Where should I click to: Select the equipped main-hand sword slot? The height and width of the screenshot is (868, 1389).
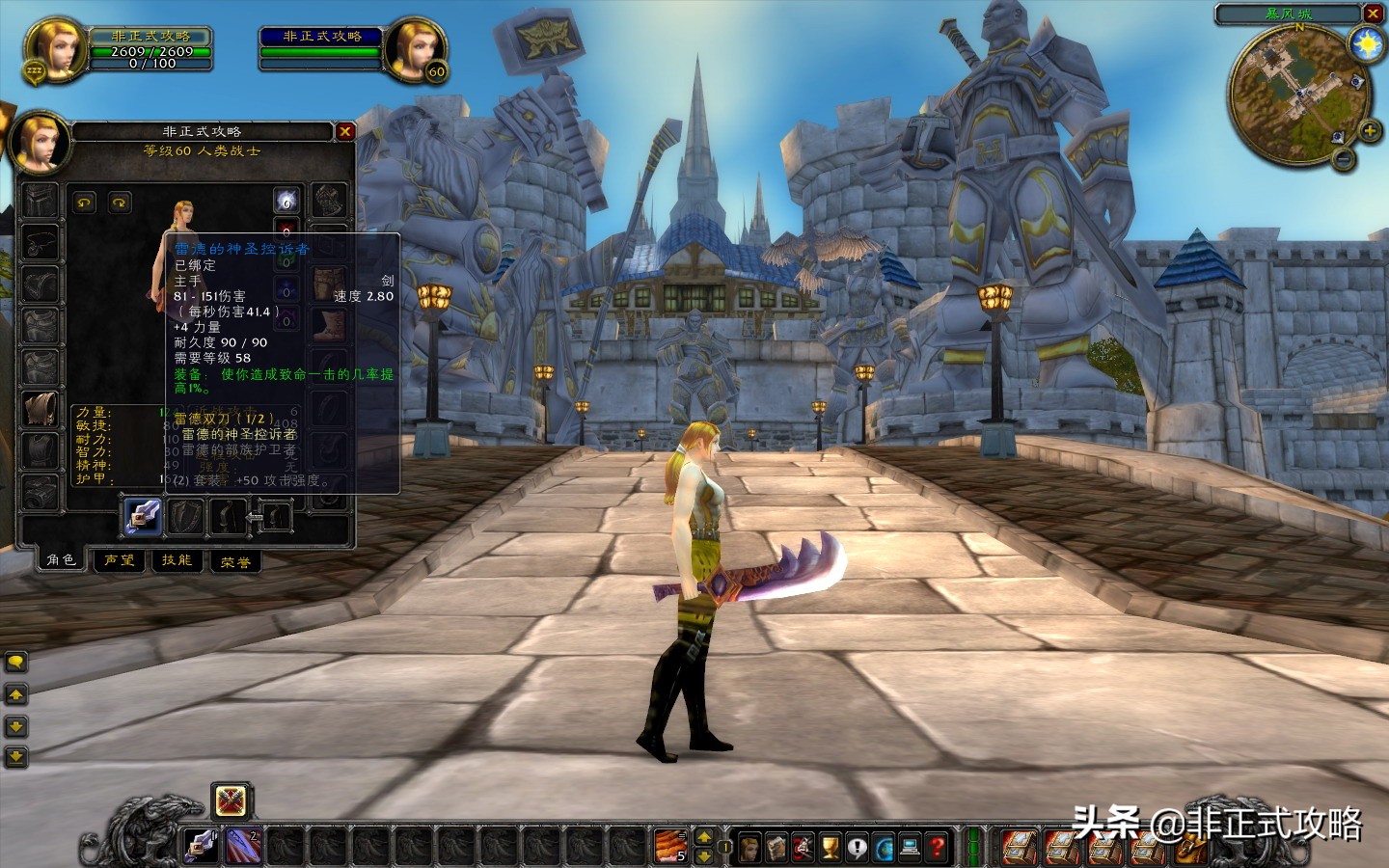click(x=142, y=516)
